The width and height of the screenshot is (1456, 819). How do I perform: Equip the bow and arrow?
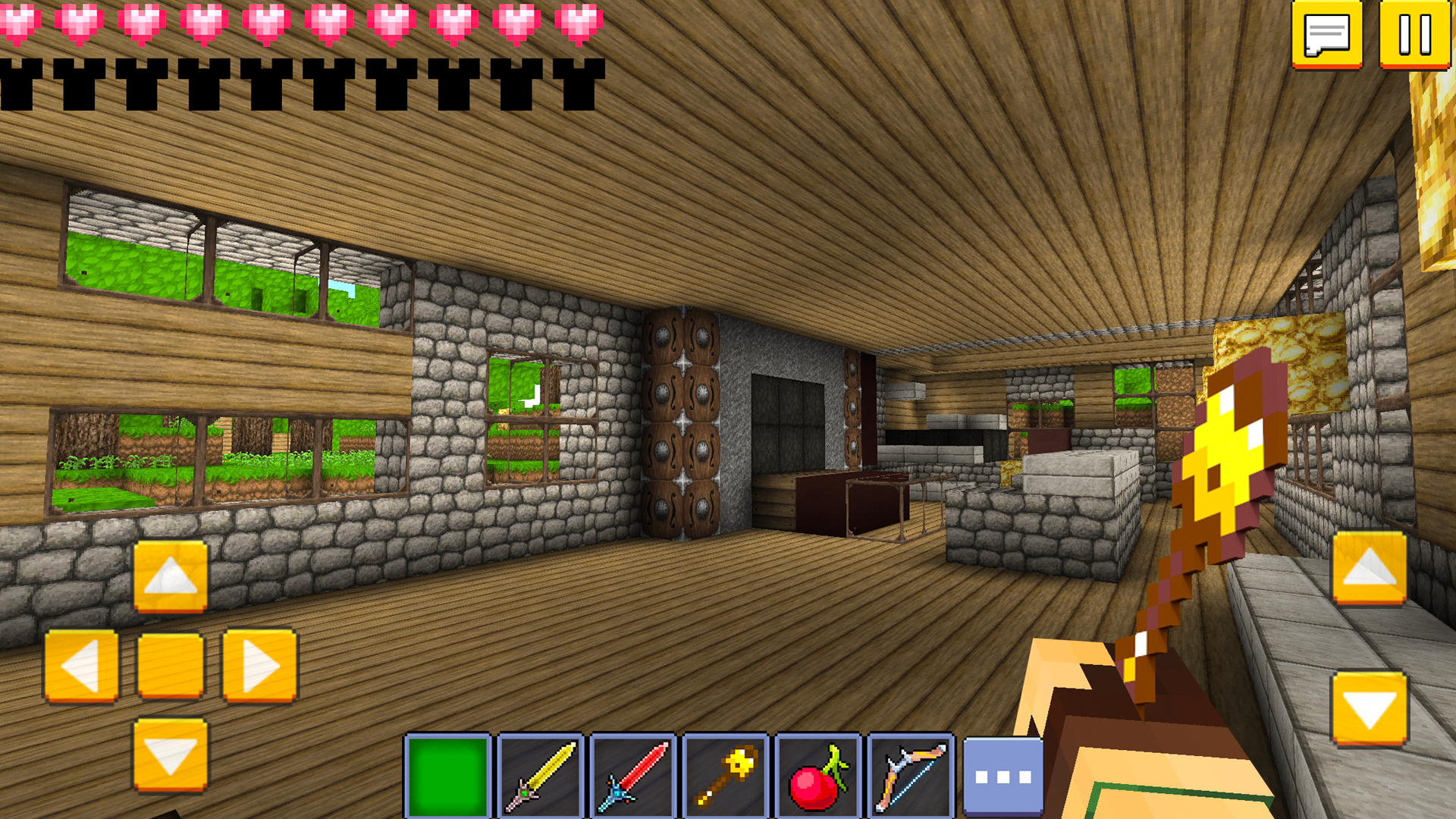[911, 774]
